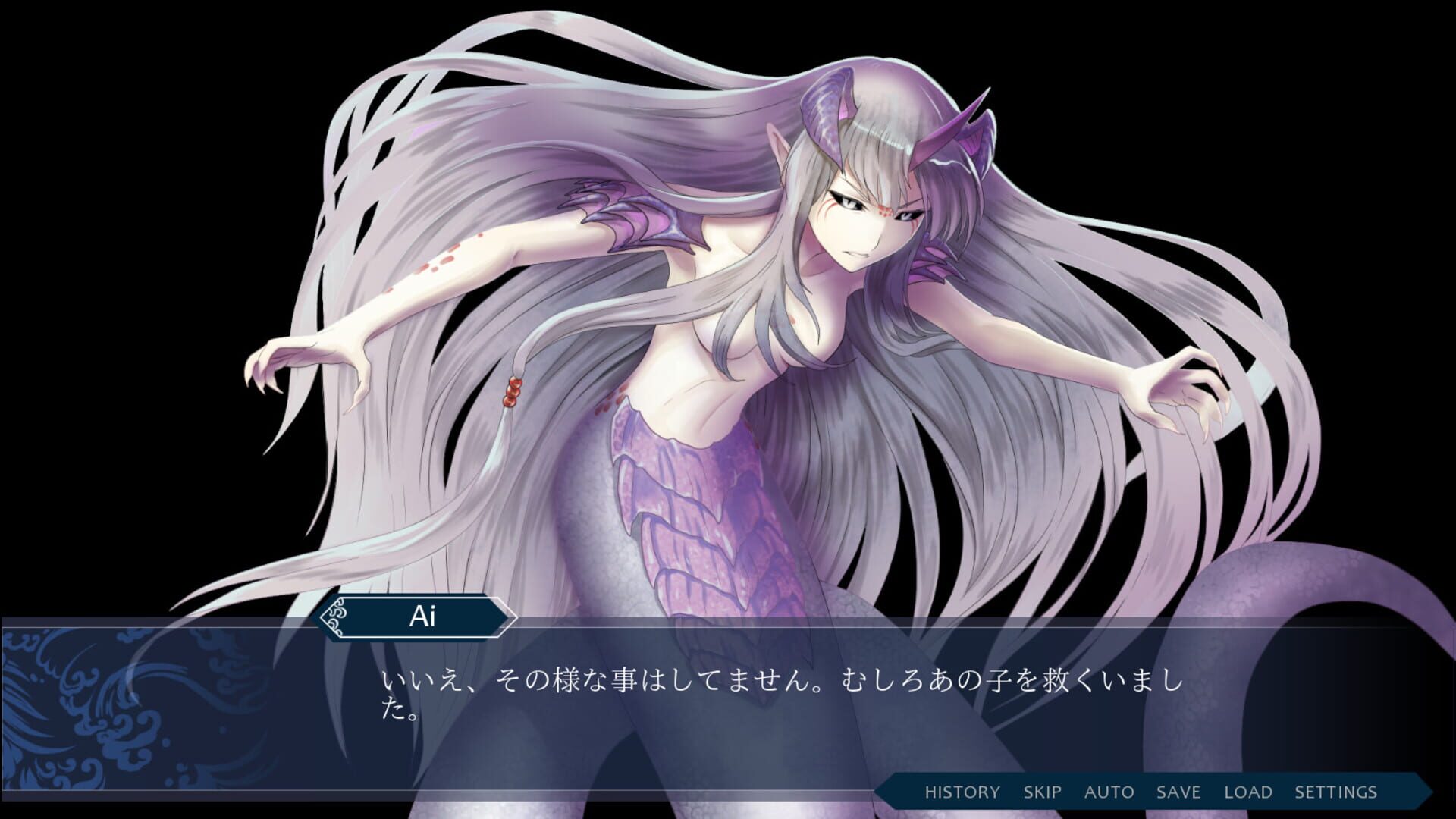The image size is (1456, 819).
Task: Click SKIP in the bottom menu bar
Action: (1041, 792)
